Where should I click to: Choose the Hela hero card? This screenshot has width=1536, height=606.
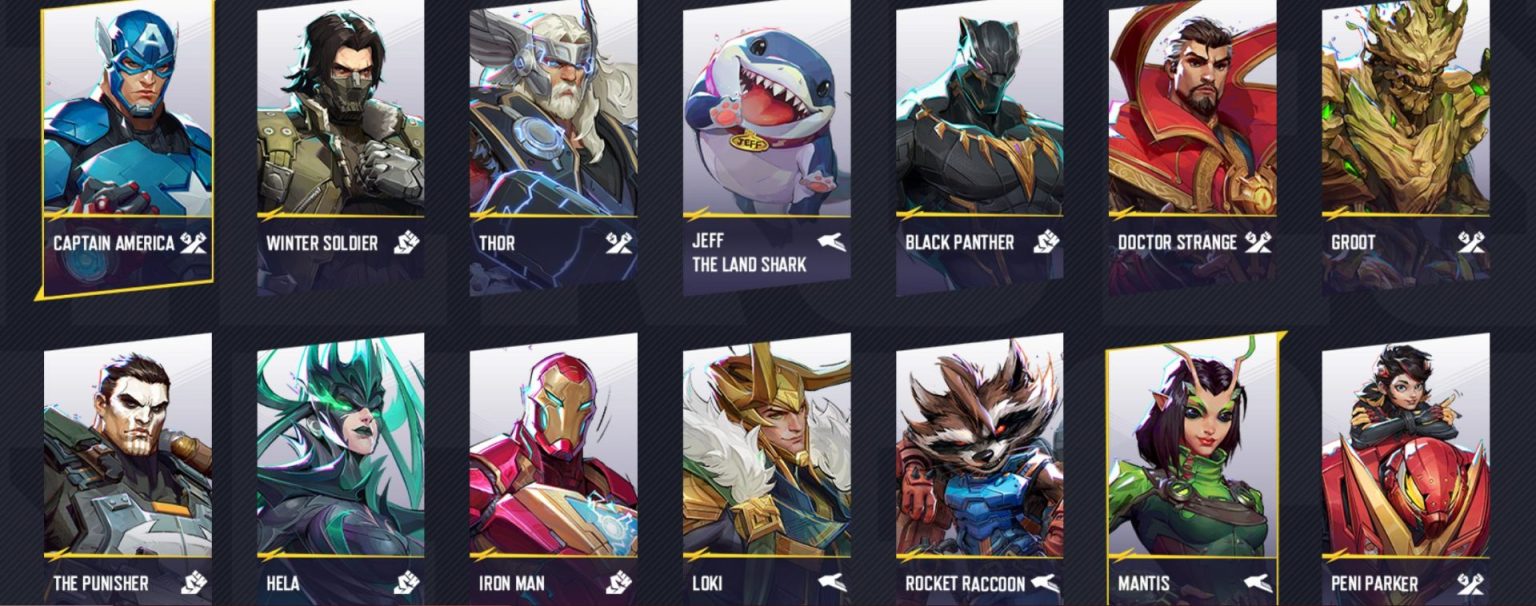[x=340, y=460]
